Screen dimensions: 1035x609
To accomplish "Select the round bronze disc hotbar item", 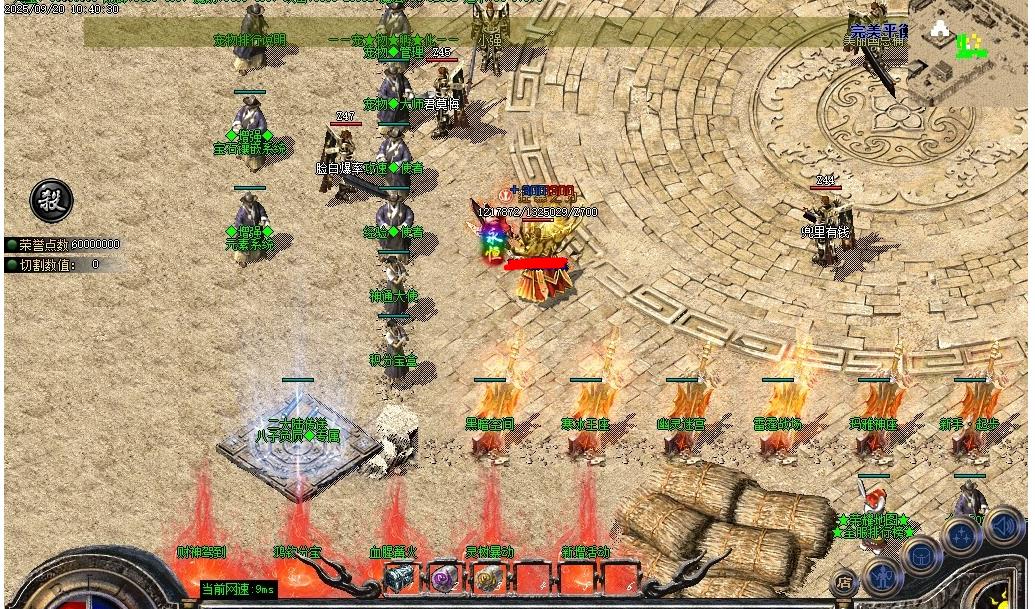I will click(x=488, y=578).
